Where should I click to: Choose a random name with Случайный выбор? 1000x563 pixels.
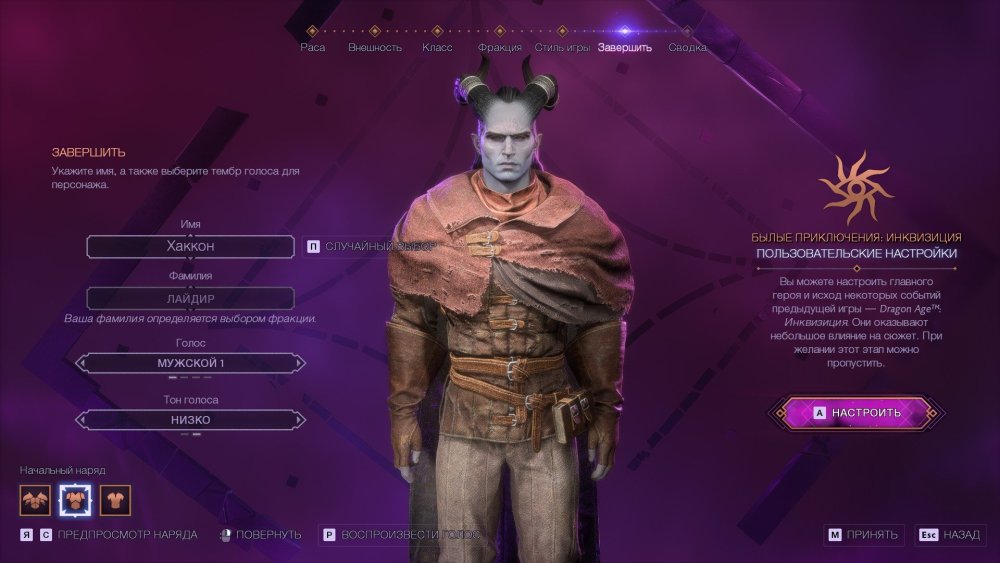pyautogui.click(x=370, y=246)
